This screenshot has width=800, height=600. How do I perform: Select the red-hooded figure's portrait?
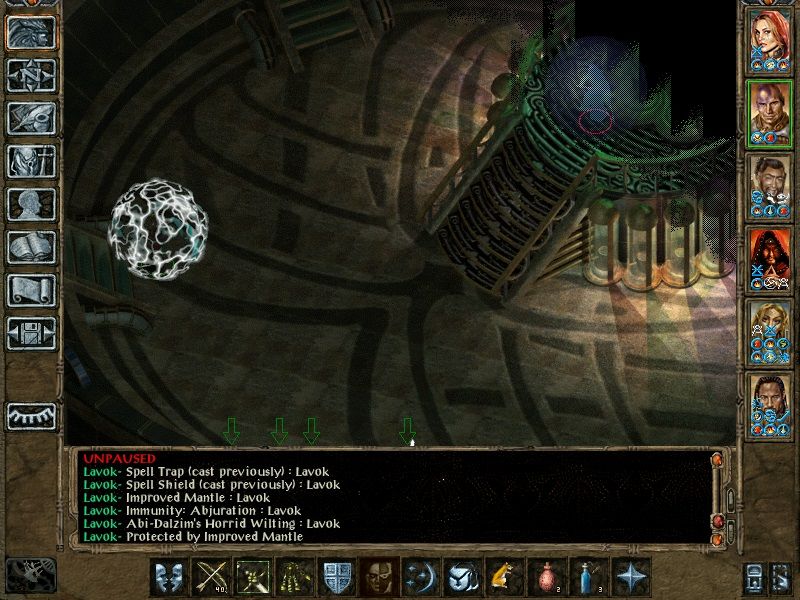point(770,260)
